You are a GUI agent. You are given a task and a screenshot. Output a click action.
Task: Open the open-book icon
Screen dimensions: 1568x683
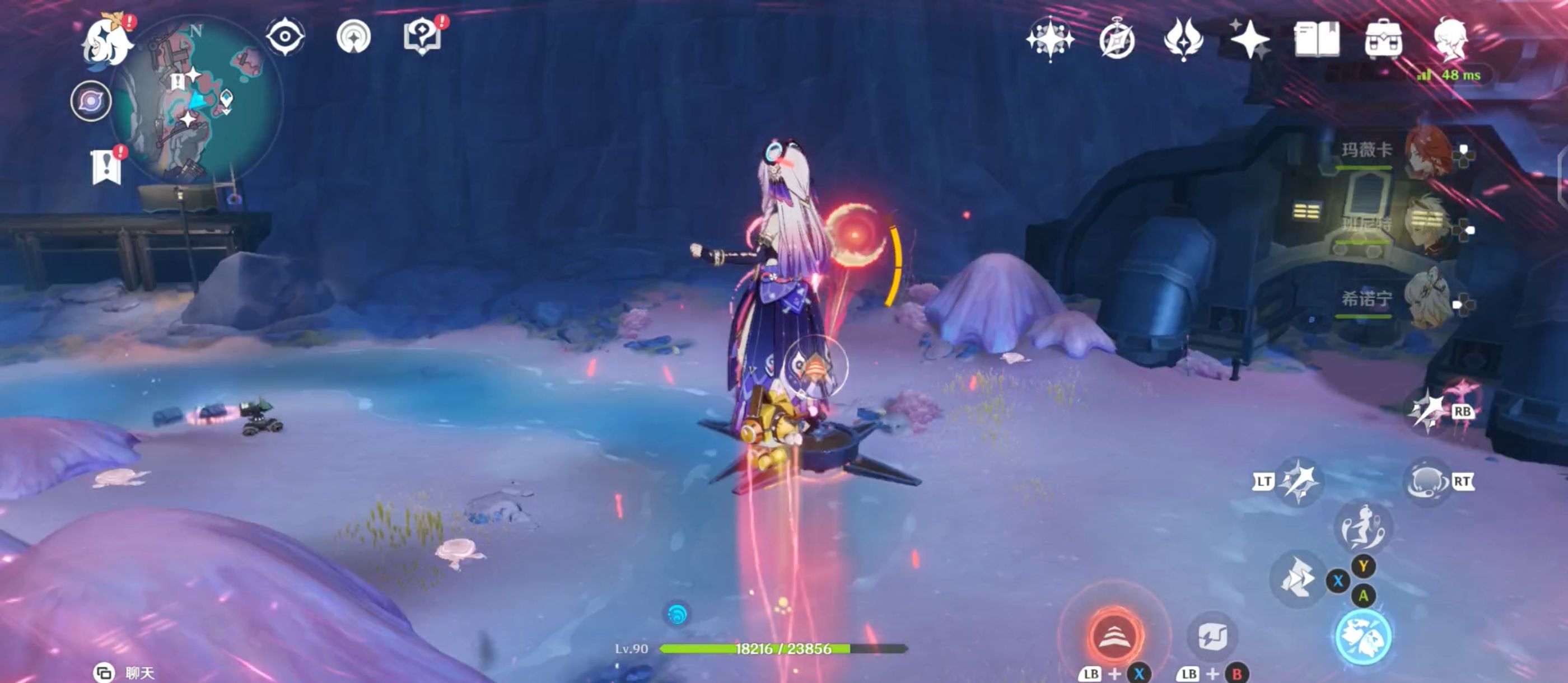[x=1316, y=40]
